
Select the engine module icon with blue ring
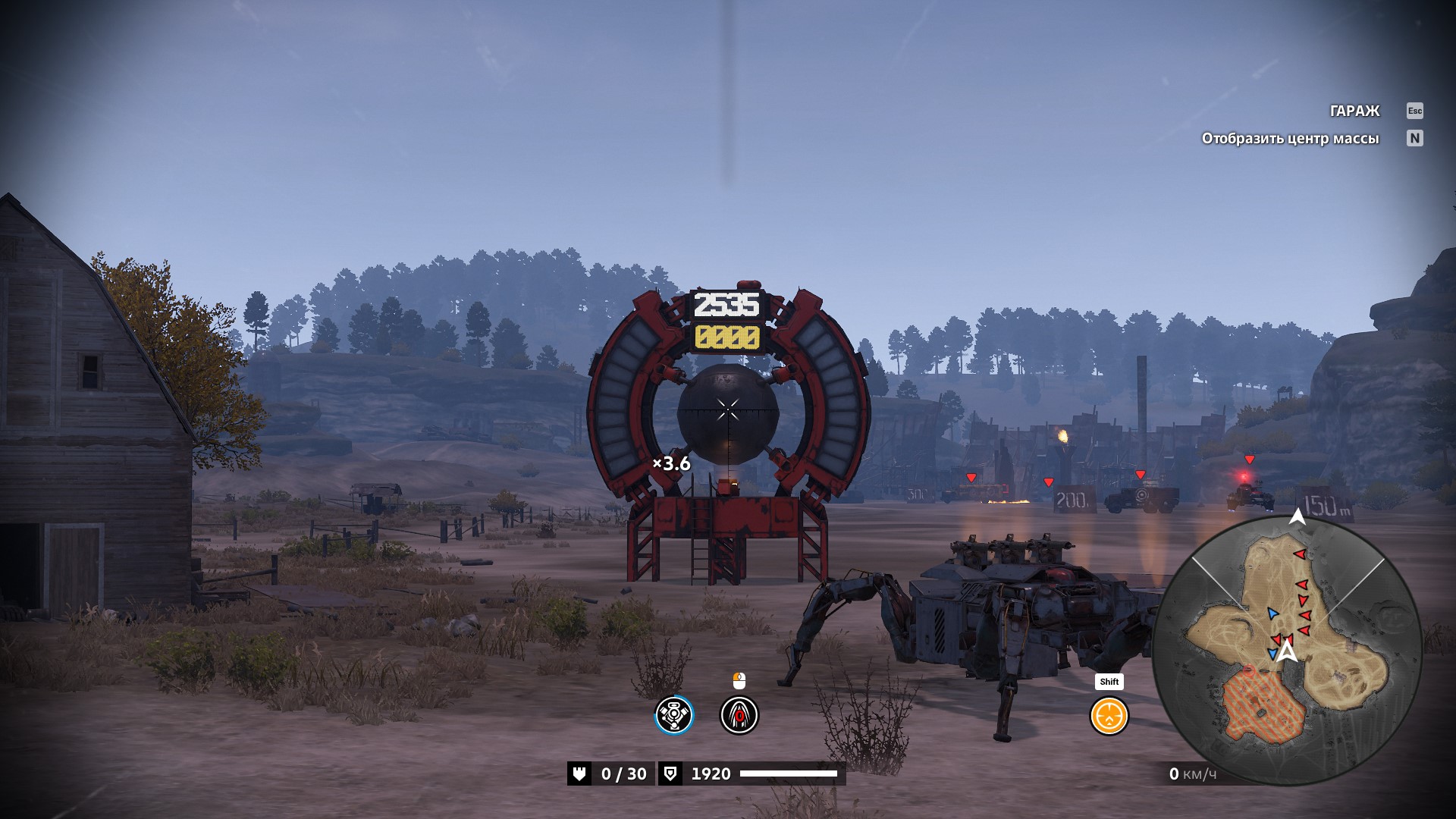point(674,715)
